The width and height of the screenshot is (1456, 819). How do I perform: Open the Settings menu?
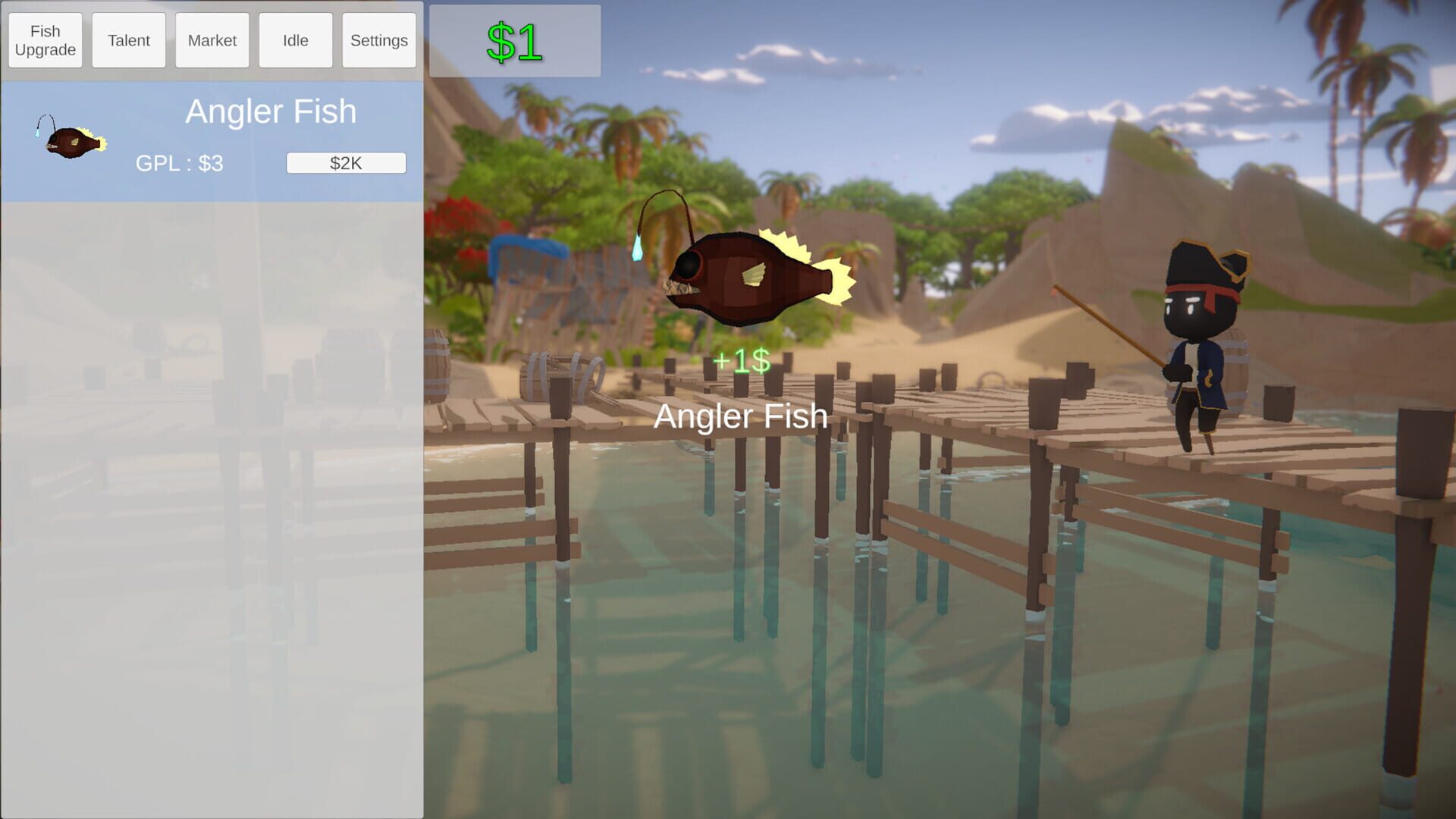coord(378,39)
